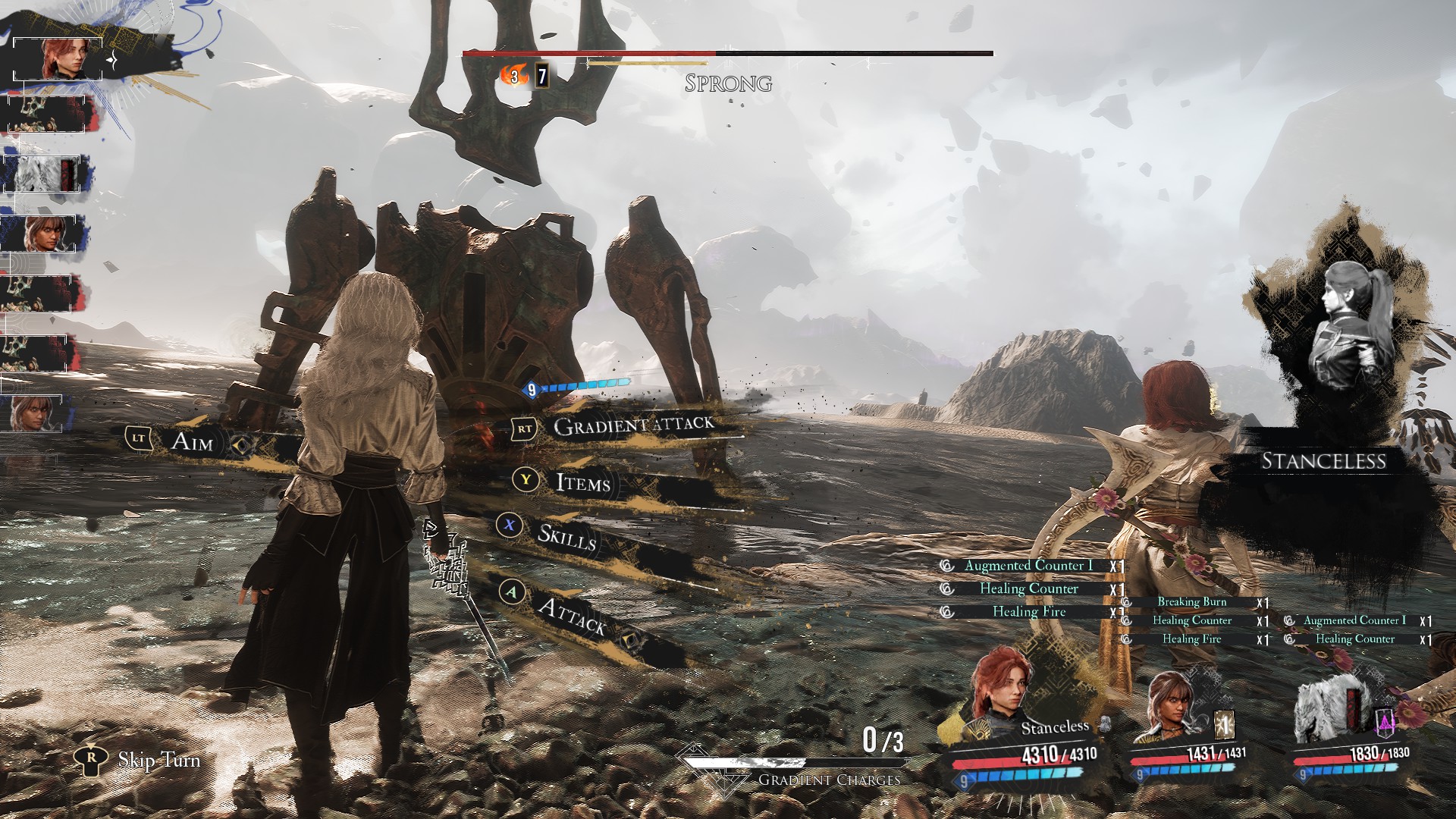The width and height of the screenshot is (1456, 819).
Task: Inspect the Breaking Burn passive entry
Action: point(1191,602)
